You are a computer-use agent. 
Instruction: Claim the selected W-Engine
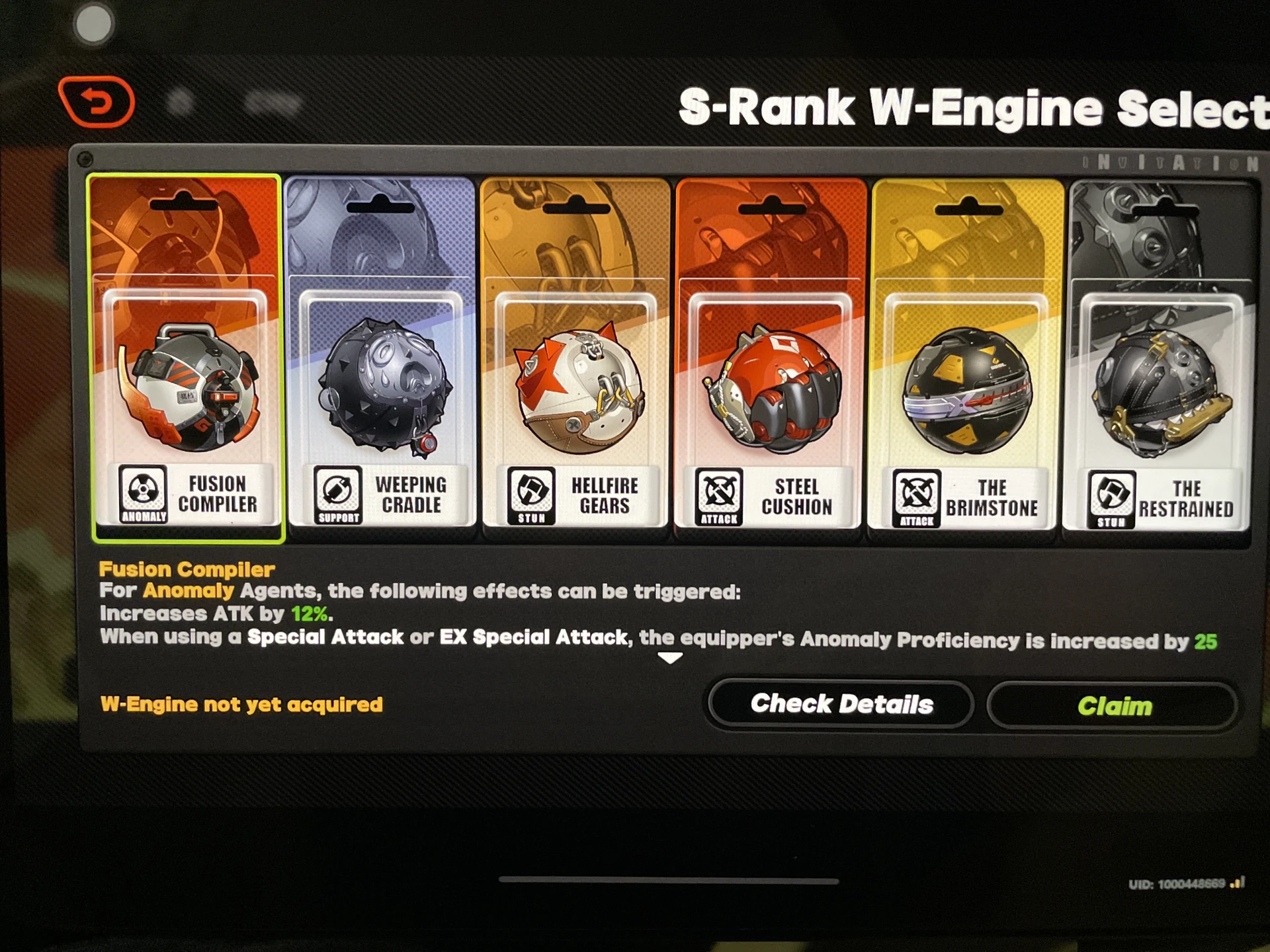coord(1115,705)
